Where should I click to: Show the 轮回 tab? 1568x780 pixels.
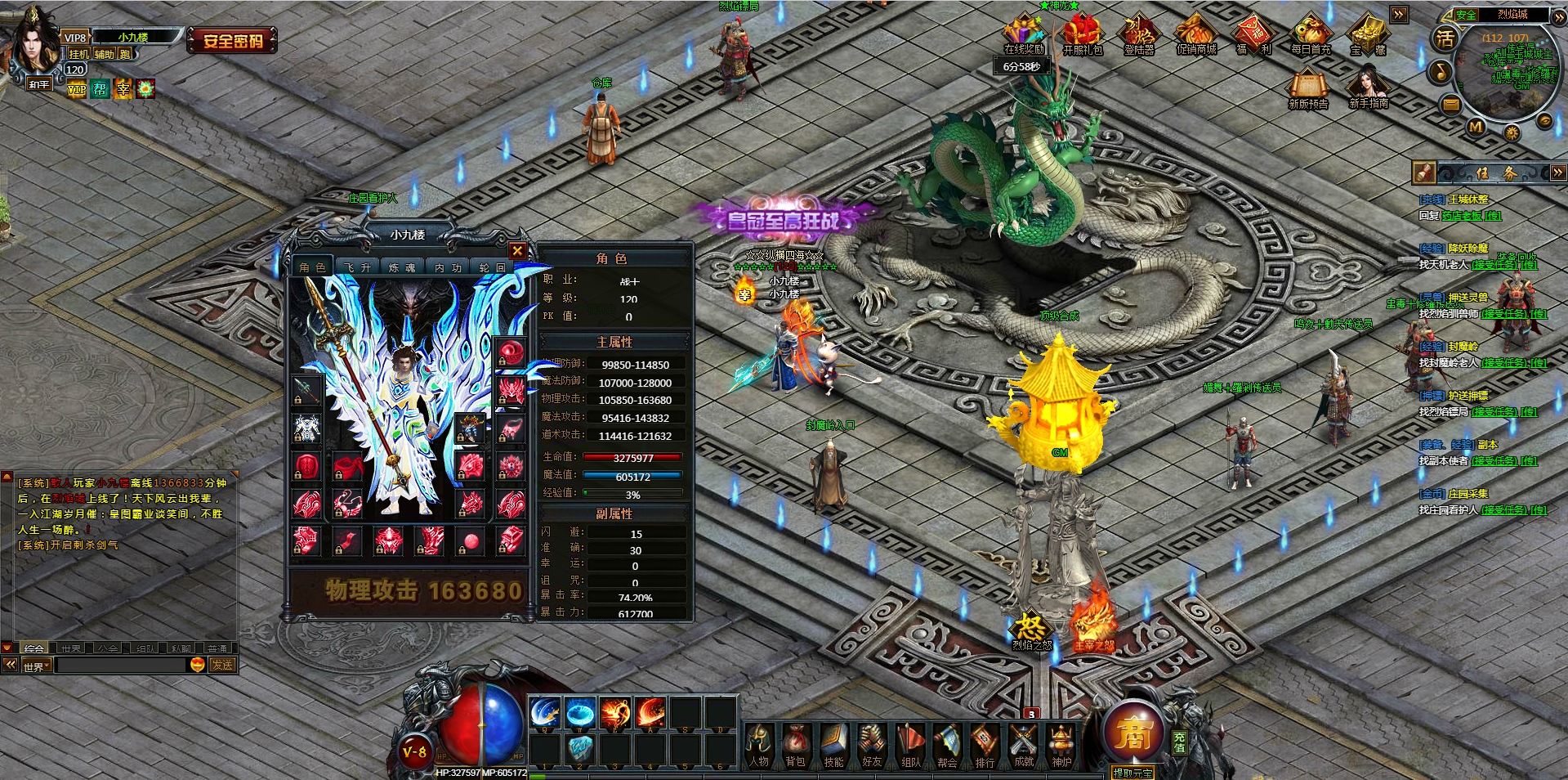tap(492, 267)
